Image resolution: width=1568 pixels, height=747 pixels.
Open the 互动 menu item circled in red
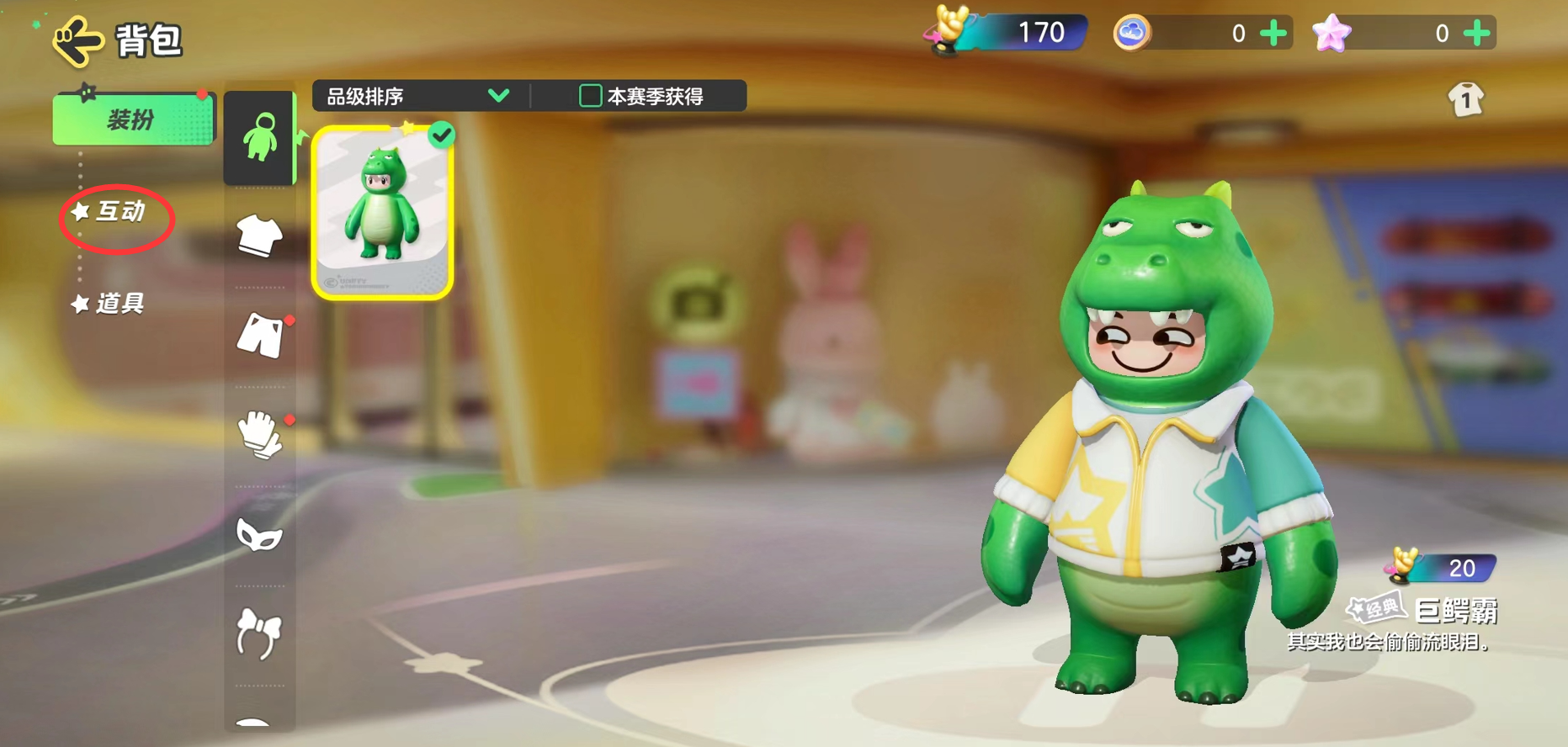coord(116,215)
